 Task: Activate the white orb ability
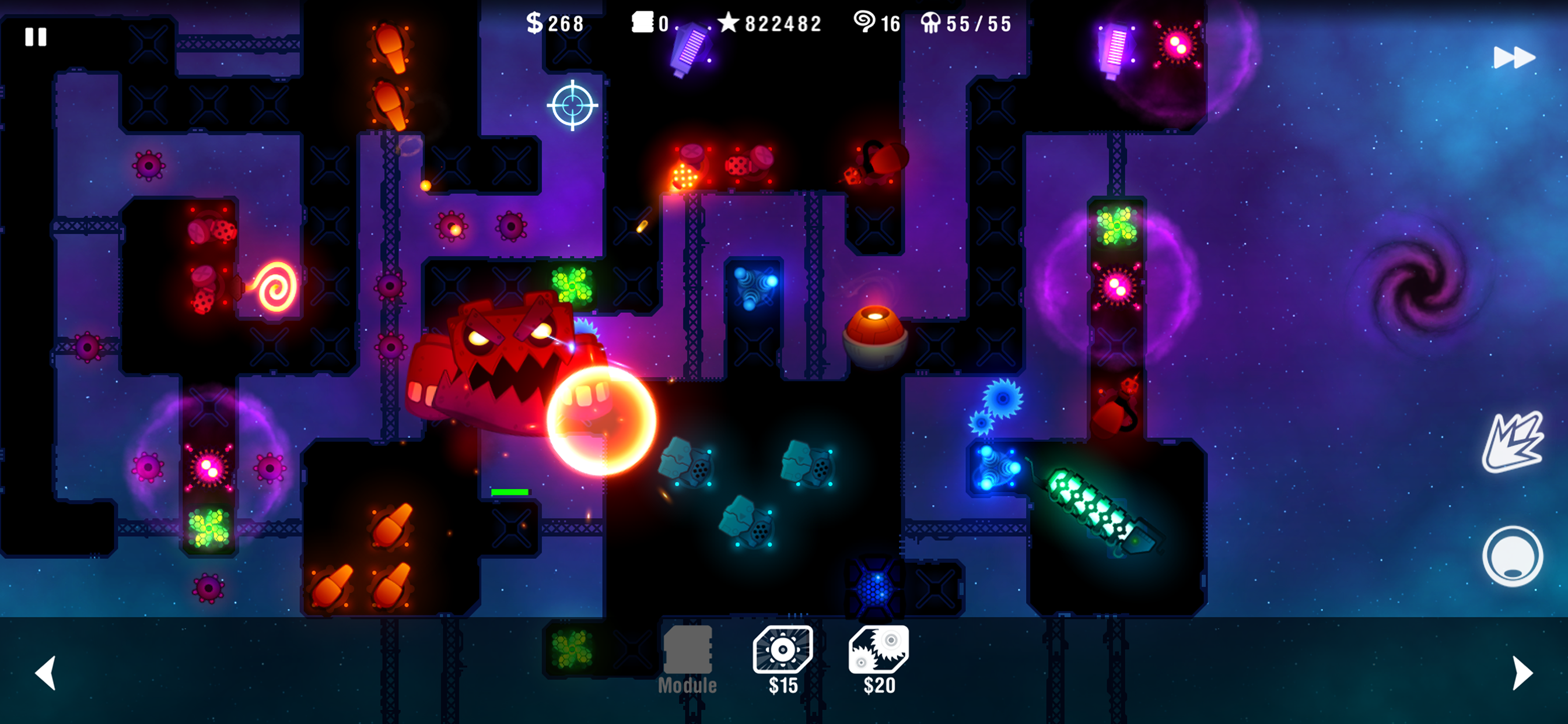(1513, 556)
